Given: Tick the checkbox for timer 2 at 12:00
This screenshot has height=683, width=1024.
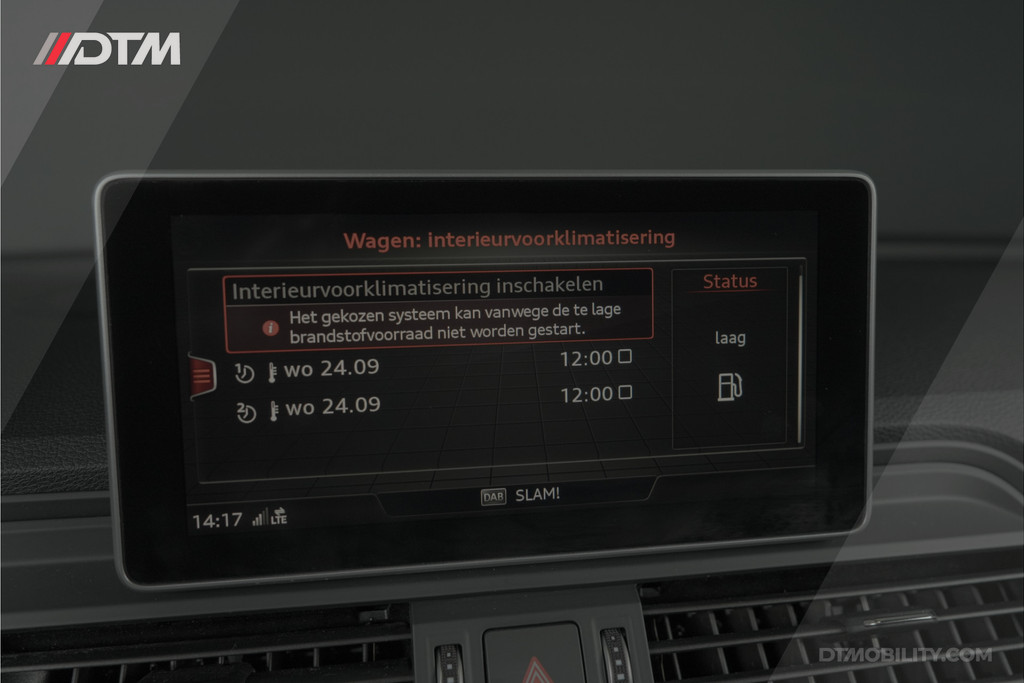Looking at the screenshot, I should tap(625, 393).
